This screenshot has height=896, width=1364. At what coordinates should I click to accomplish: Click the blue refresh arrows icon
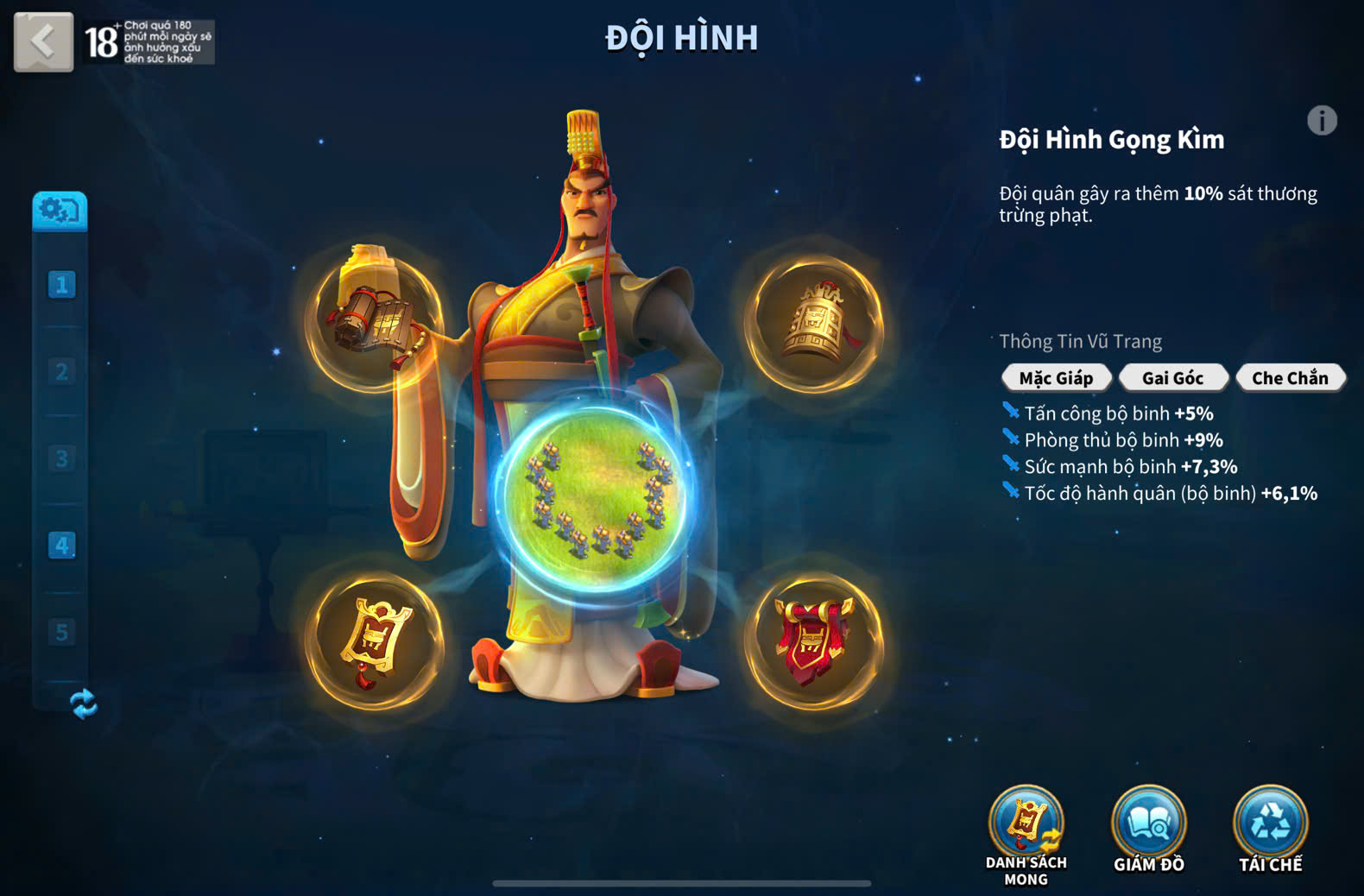point(83,704)
